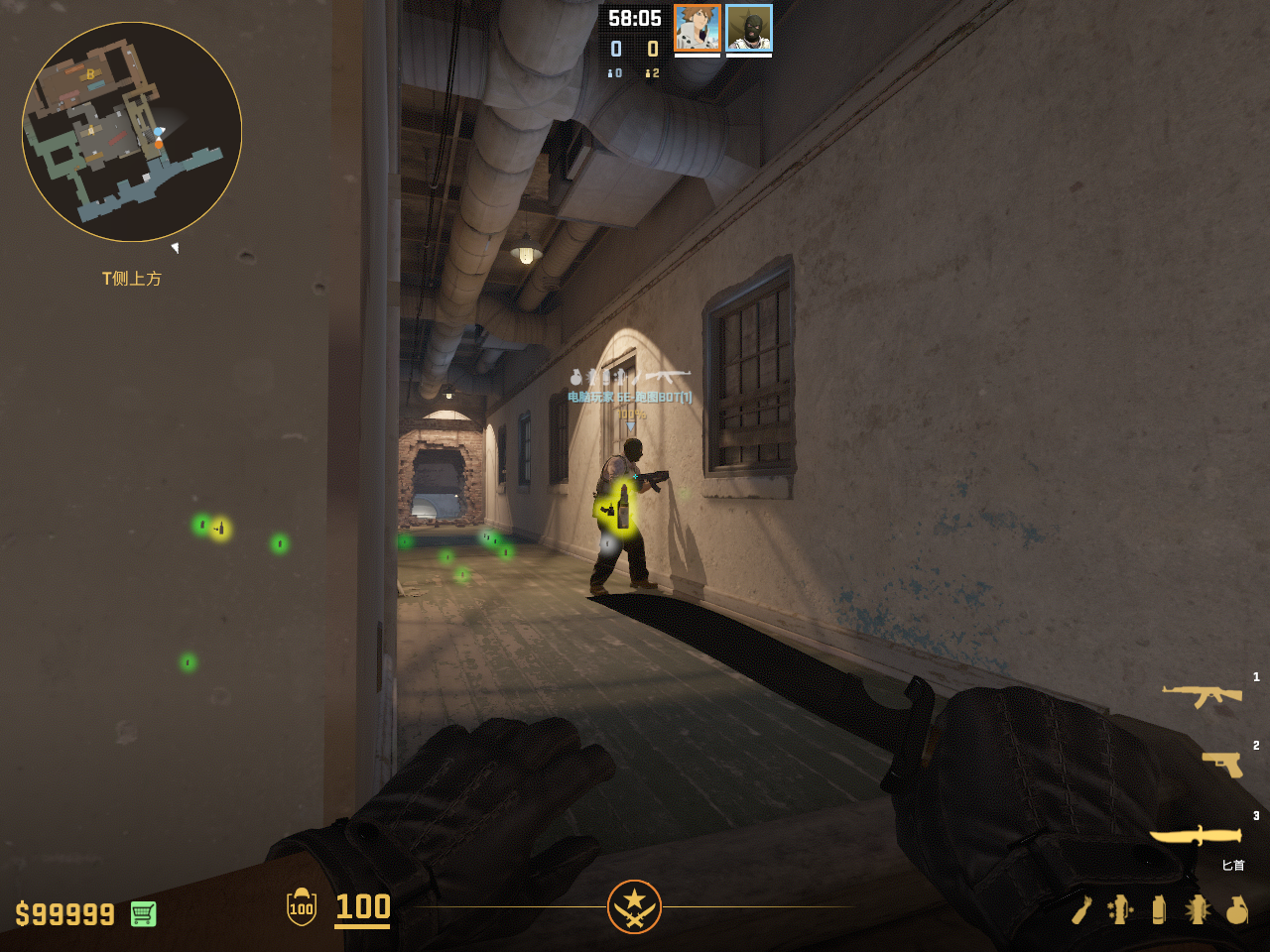Image resolution: width=1270 pixels, height=952 pixels.
Task: Select the knife icon in slot 3
Action: point(1196,836)
